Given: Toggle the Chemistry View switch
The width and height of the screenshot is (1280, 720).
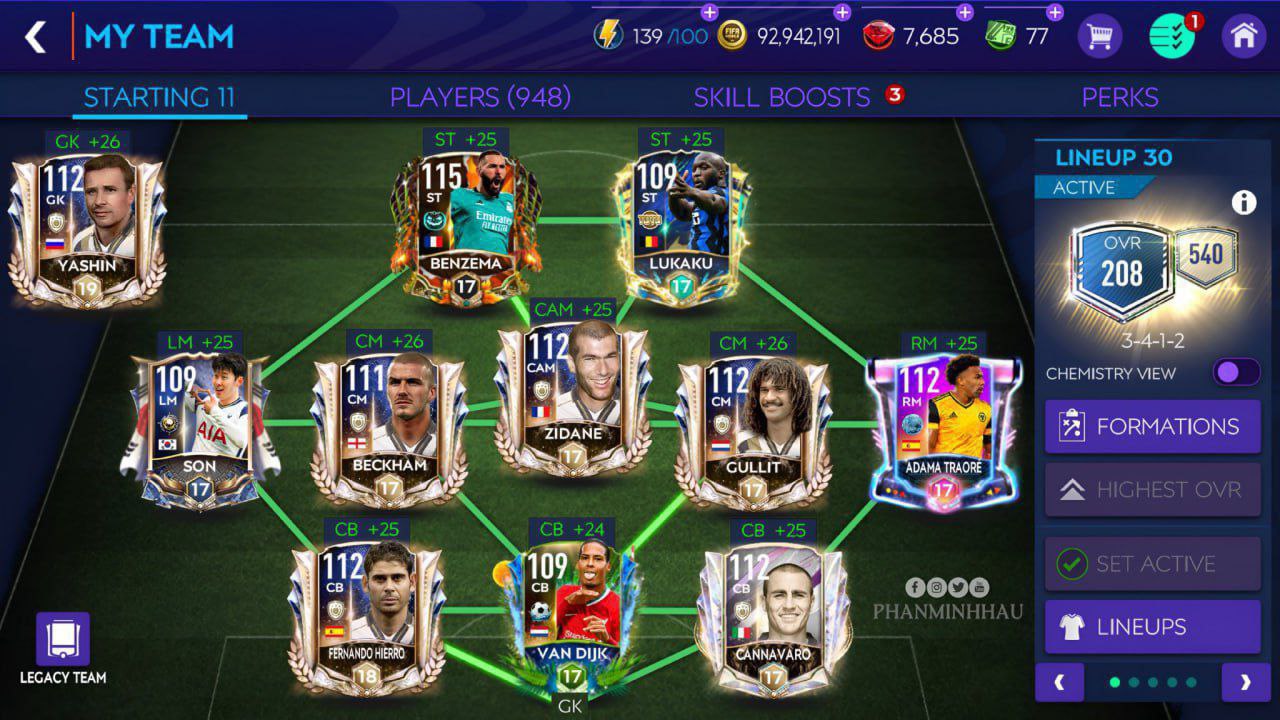Looking at the screenshot, I should pyautogui.click(x=1236, y=373).
